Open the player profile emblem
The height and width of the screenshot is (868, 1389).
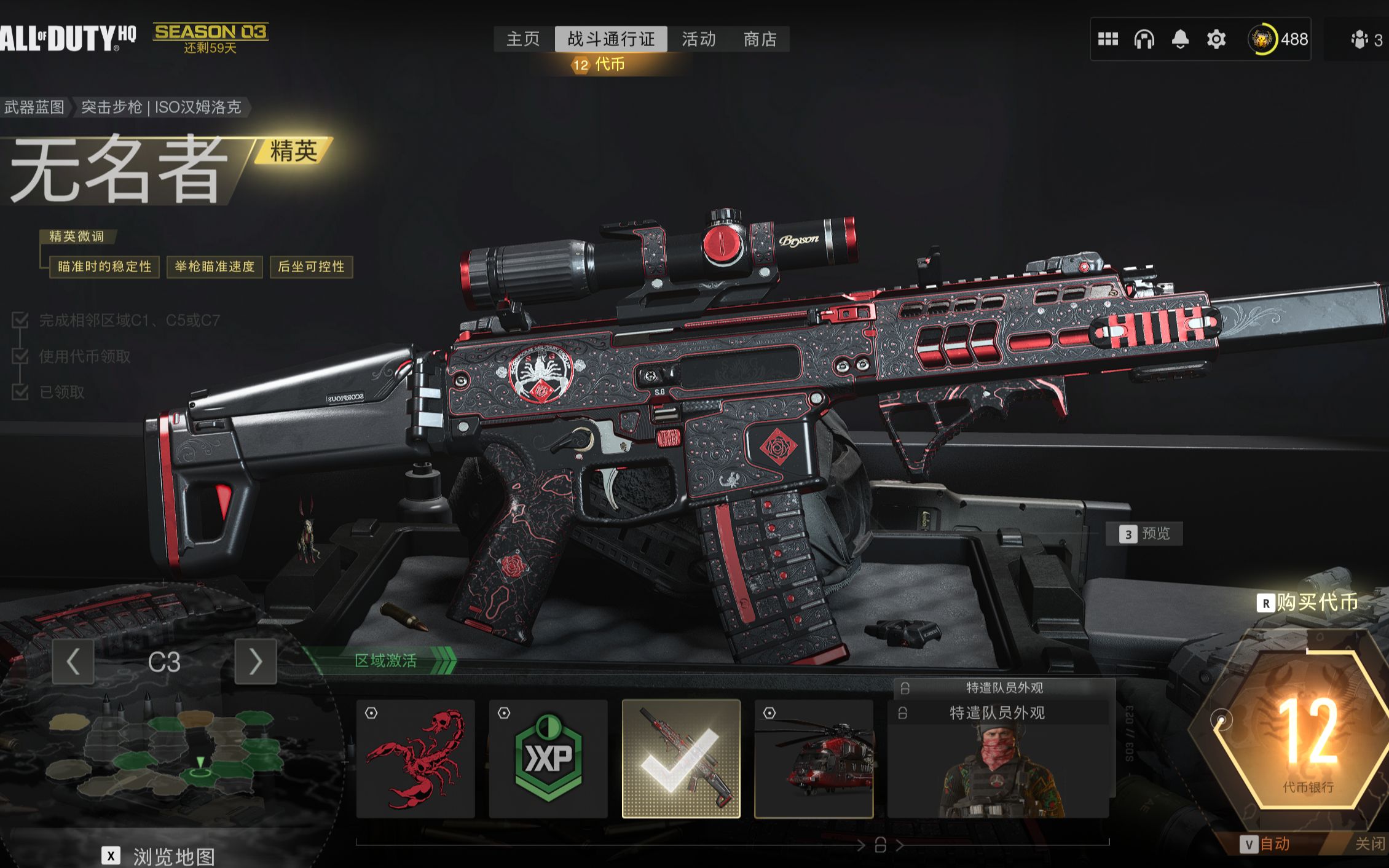1262,39
